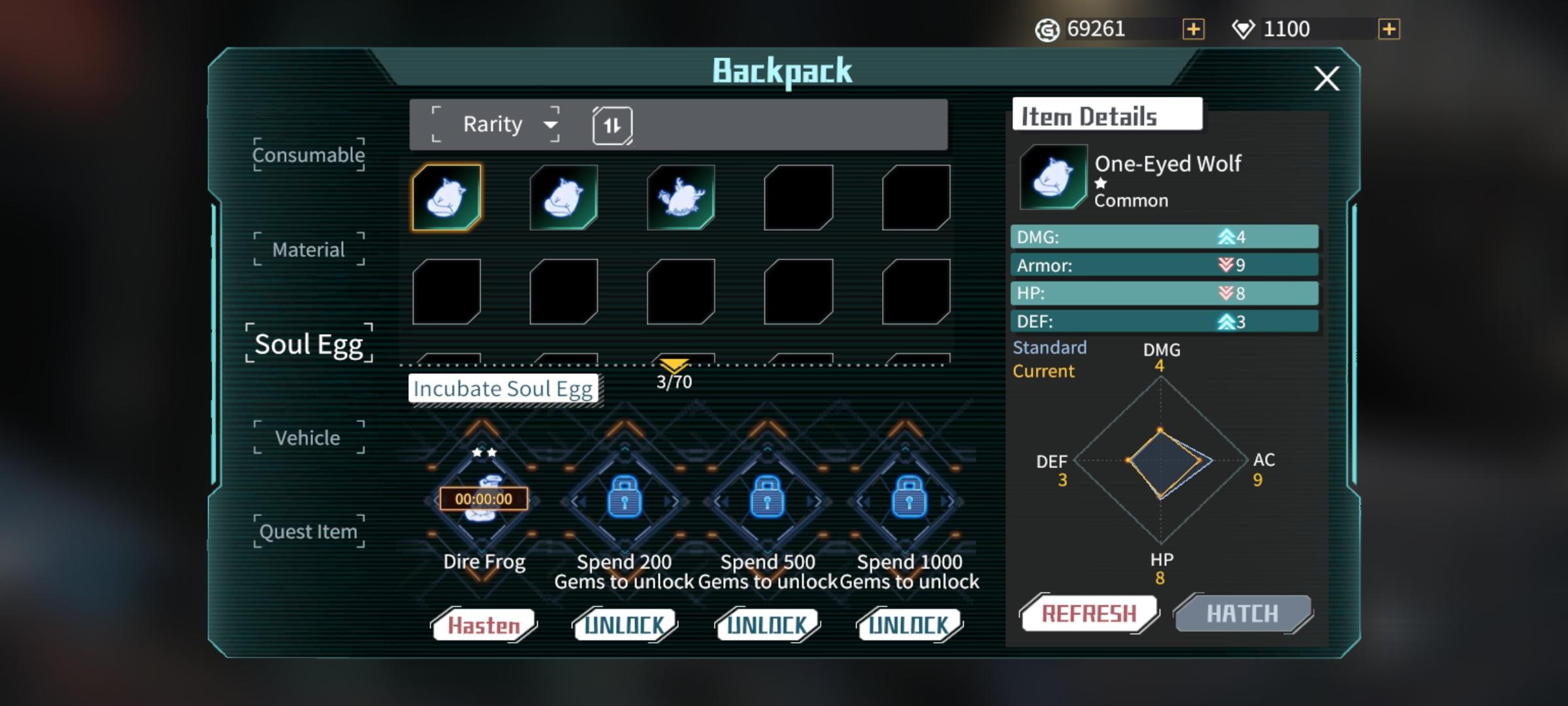
Task: Close the Backpack window
Action: [x=1326, y=79]
